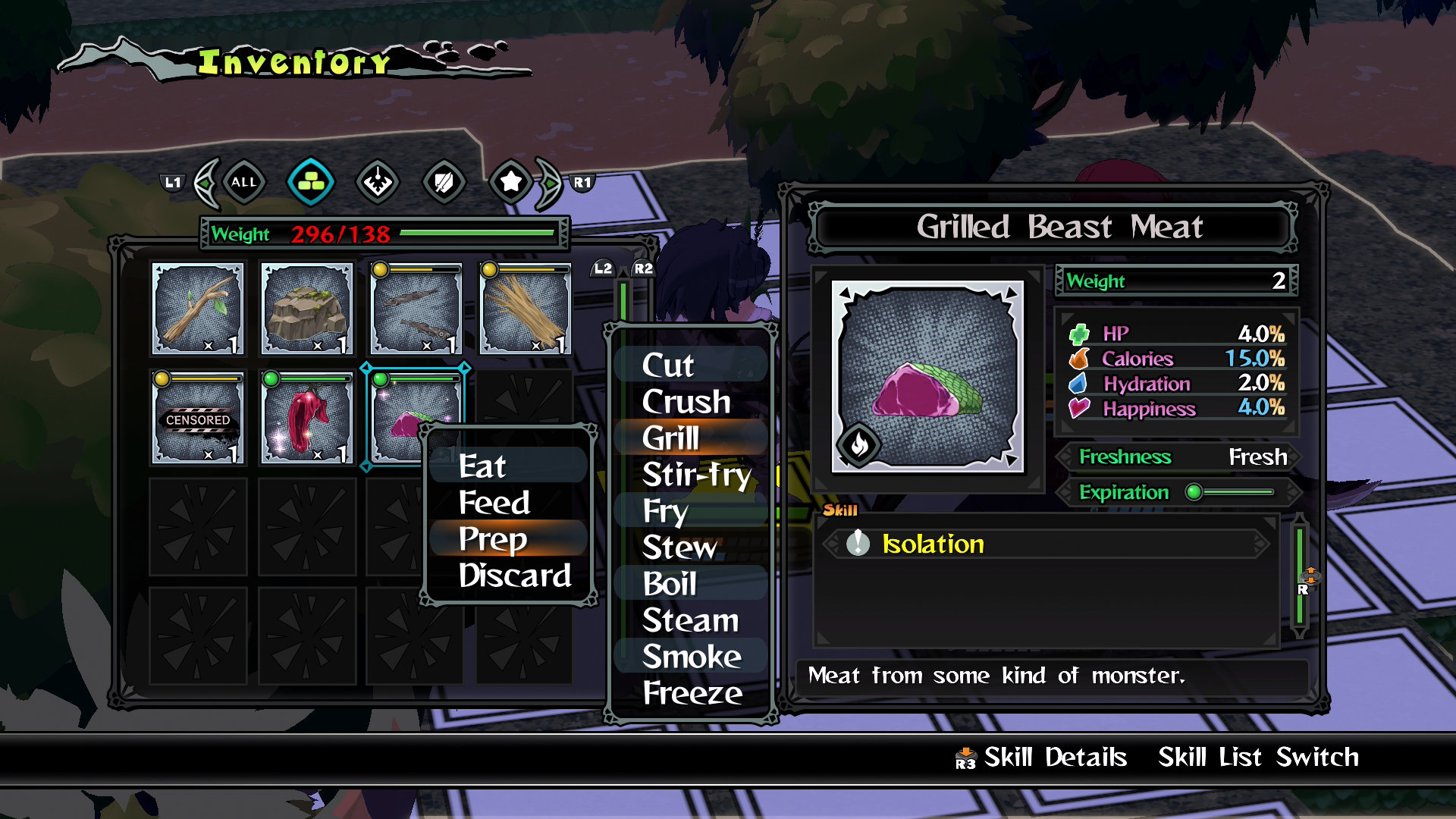Select the mossy rock inventory slot
The height and width of the screenshot is (819, 1456).
307,309
